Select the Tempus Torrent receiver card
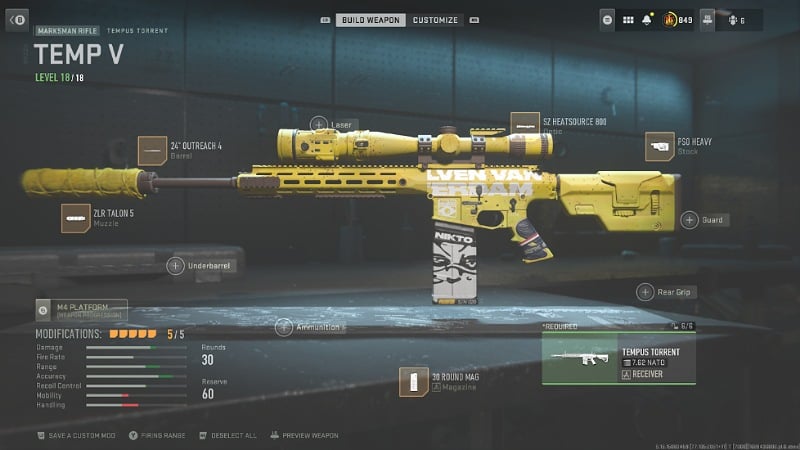This screenshot has height=450, width=800. click(x=604, y=359)
